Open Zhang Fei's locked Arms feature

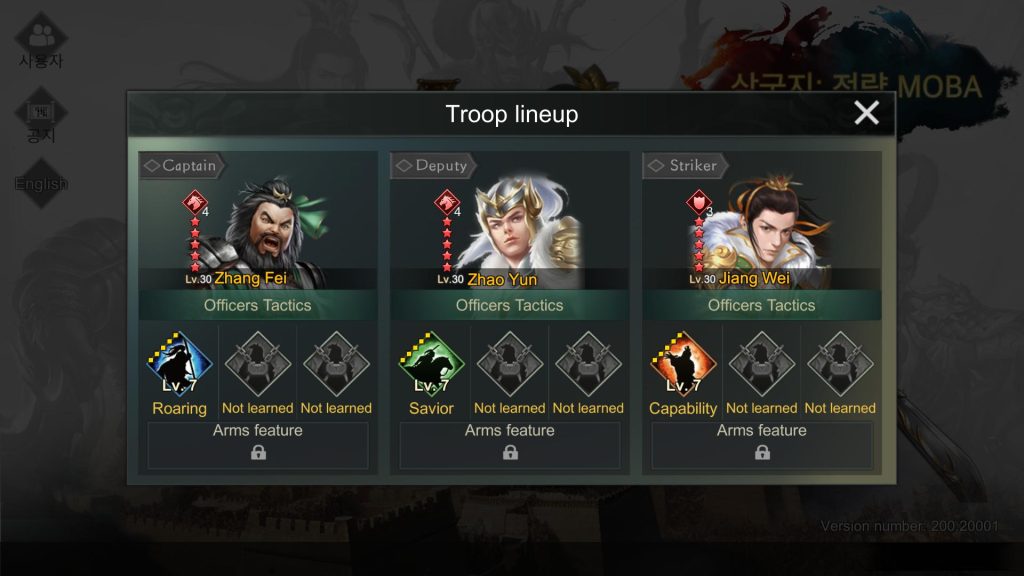pyautogui.click(x=258, y=445)
